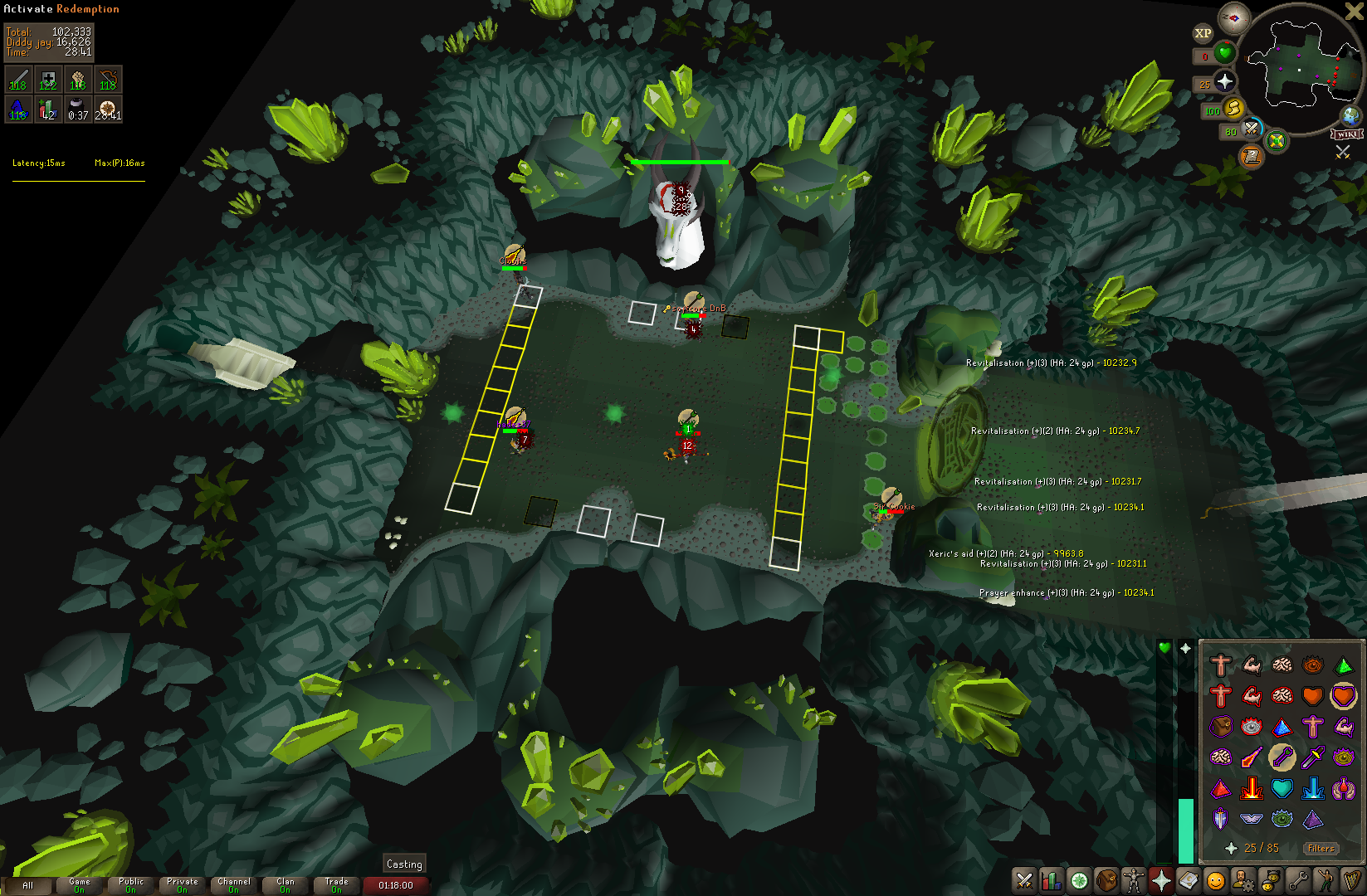Toggle the XP drops button
Image resolution: width=1367 pixels, height=896 pixels.
point(1203,33)
